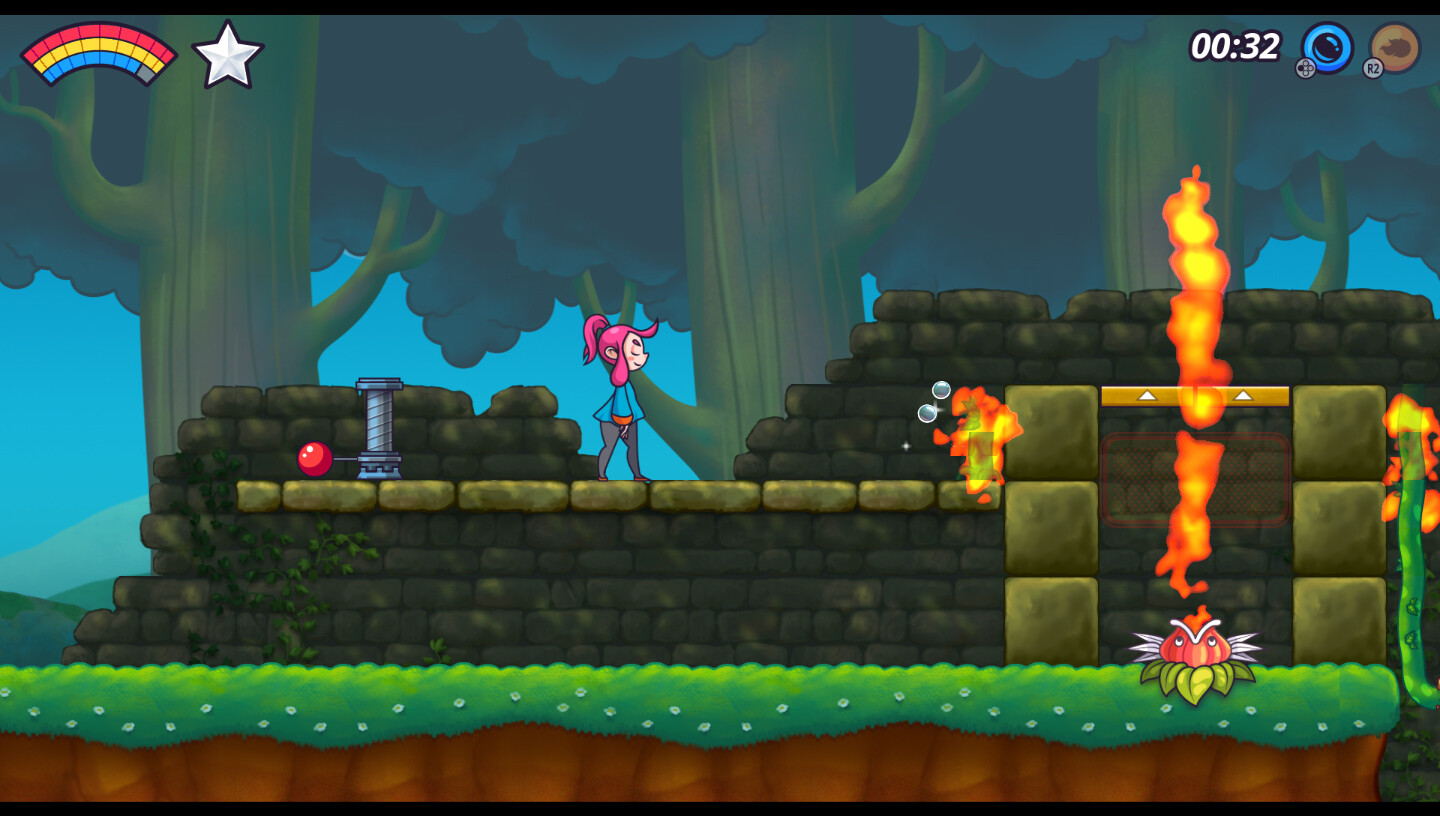The image size is (1440, 816).
Task: Toggle the red ball lever switch
Action: (312, 458)
